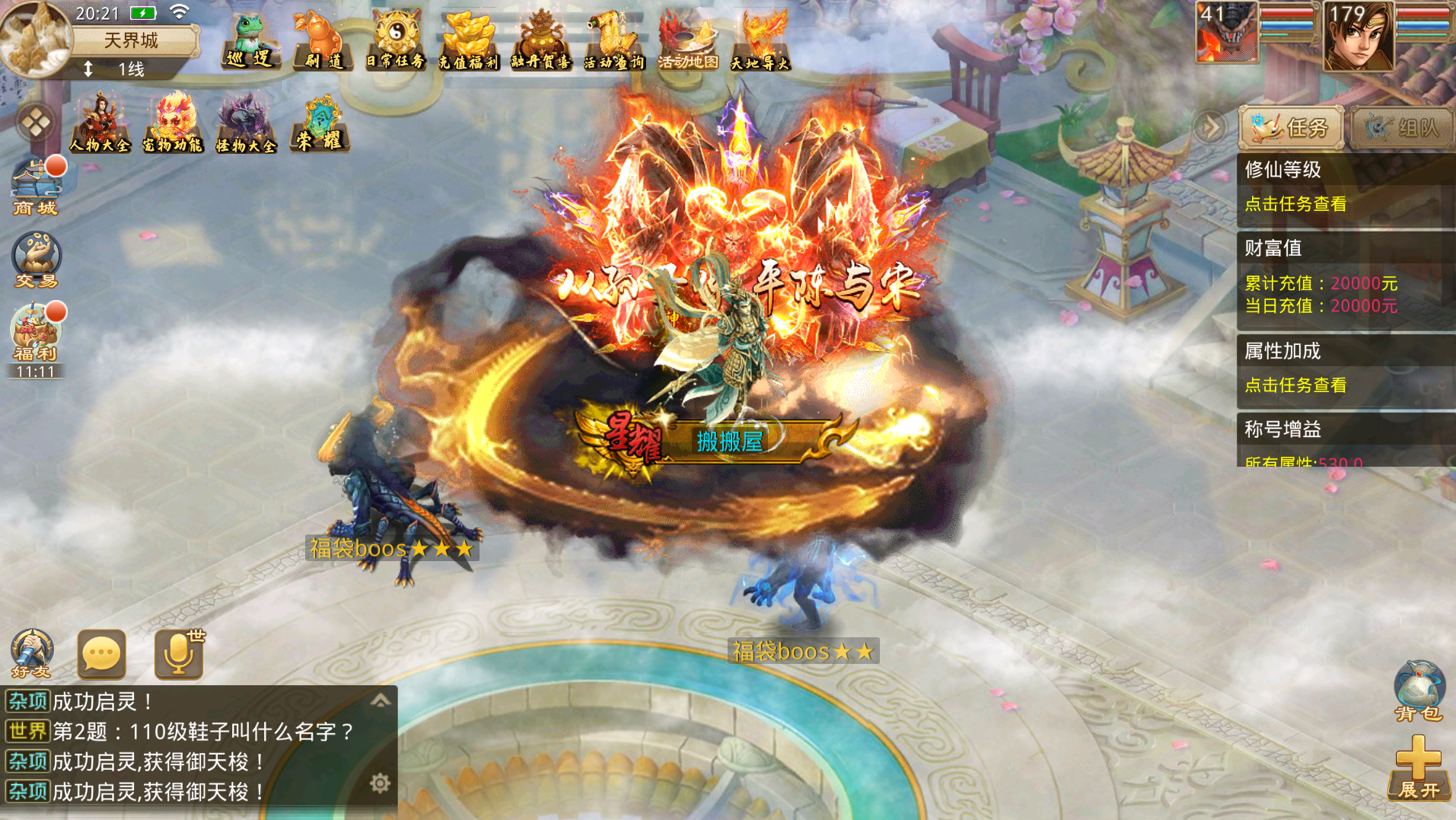
Task: Open the 刷道 activity icon
Action: pos(323,42)
